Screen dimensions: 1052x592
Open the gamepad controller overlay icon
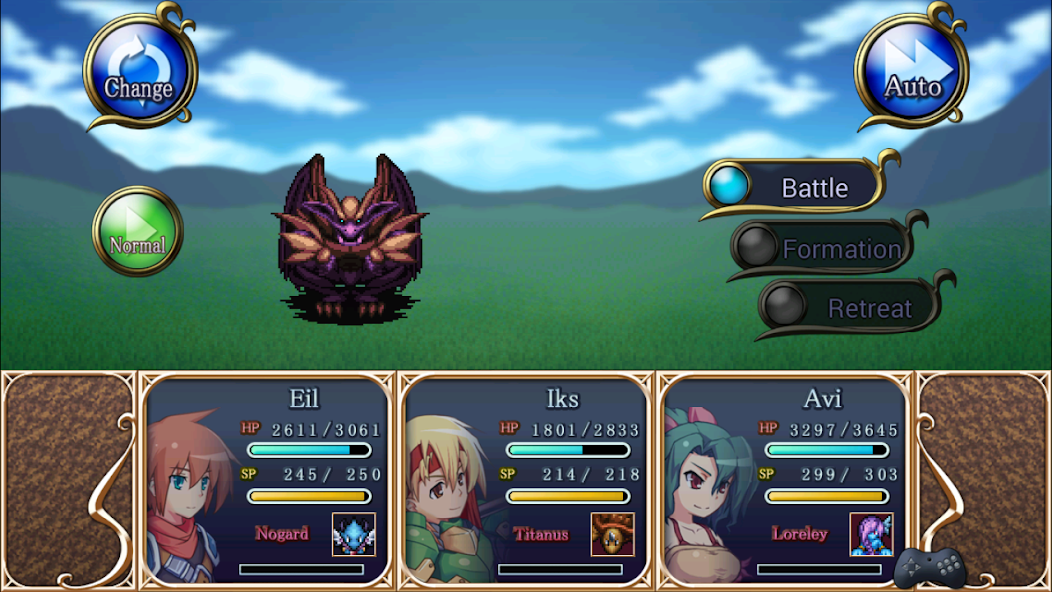click(929, 568)
